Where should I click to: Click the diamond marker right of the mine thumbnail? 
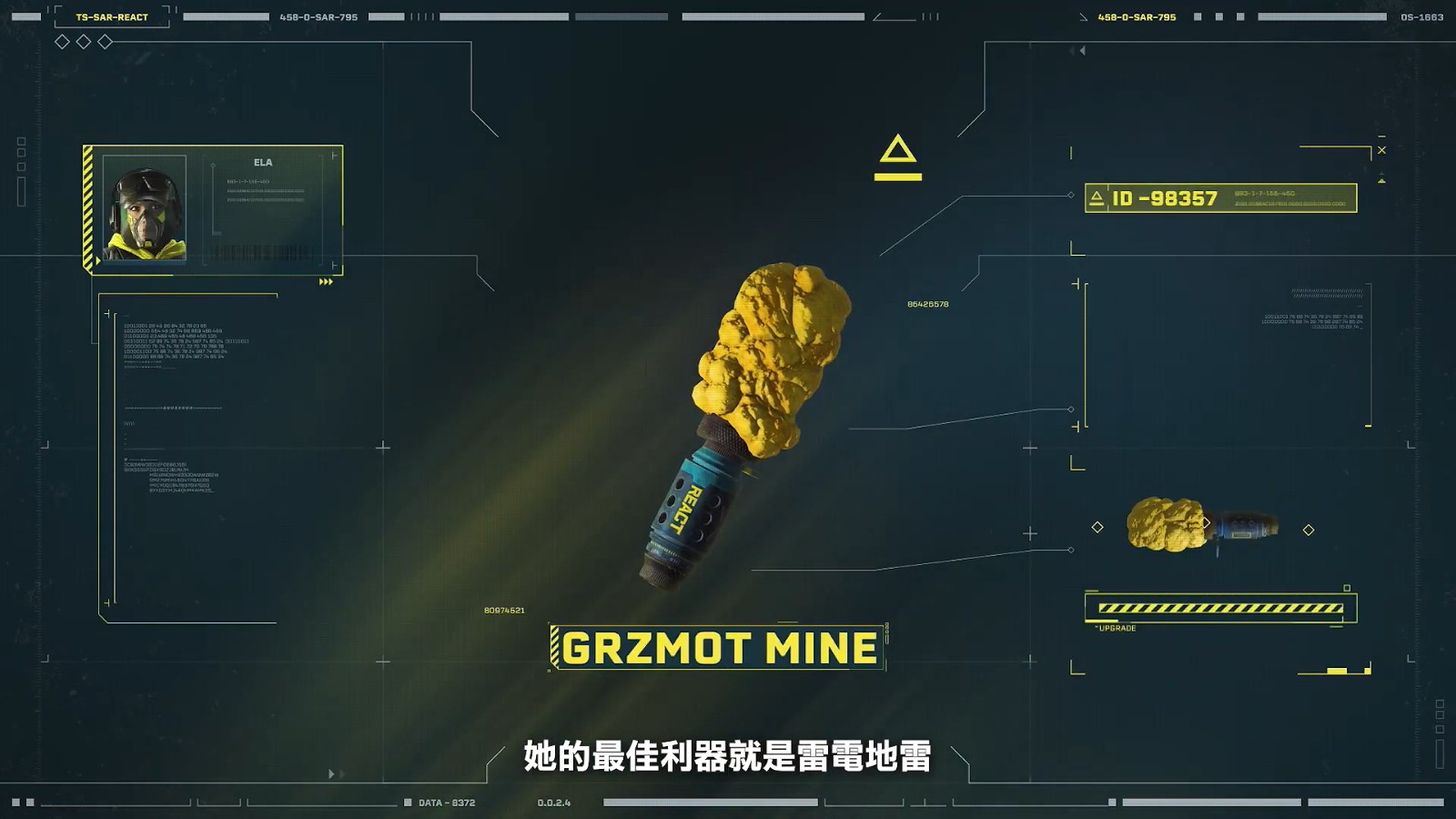[x=1309, y=529]
